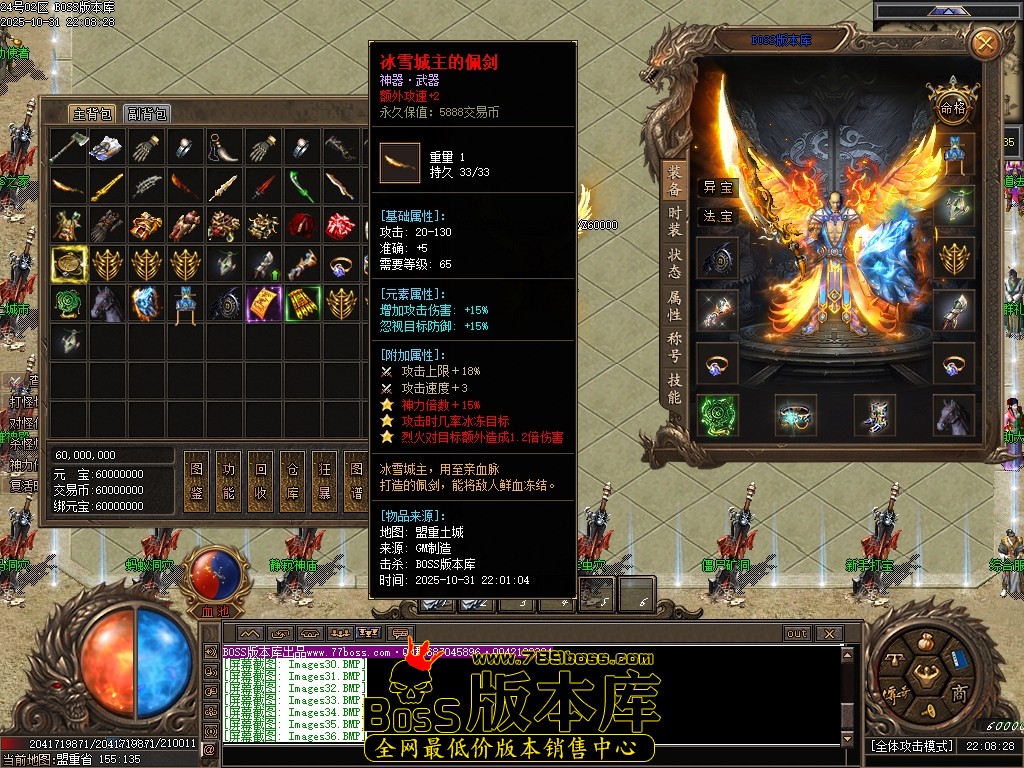This screenshot has width=1024, height=768.
Task: Activate the 狂暴 berserk button
Action: (x=326, y=482)
